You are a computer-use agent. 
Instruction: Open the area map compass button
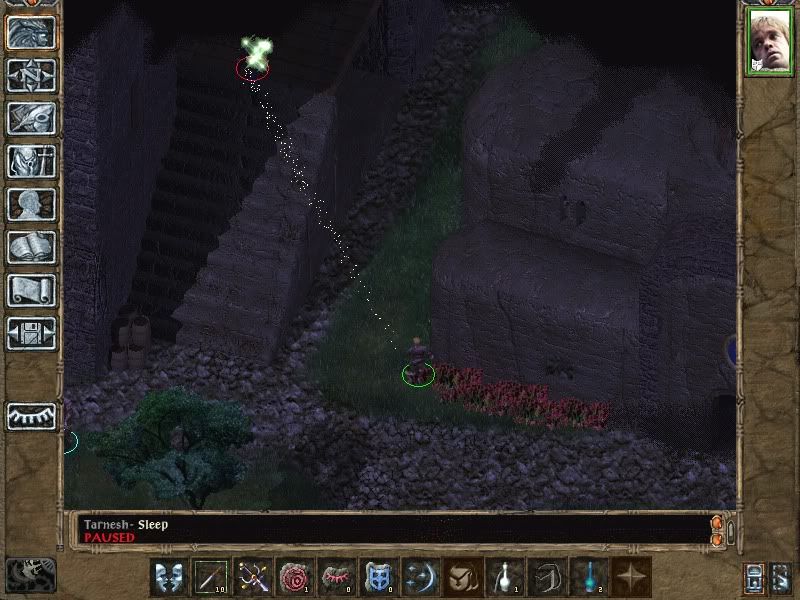(x=31, y=75)
